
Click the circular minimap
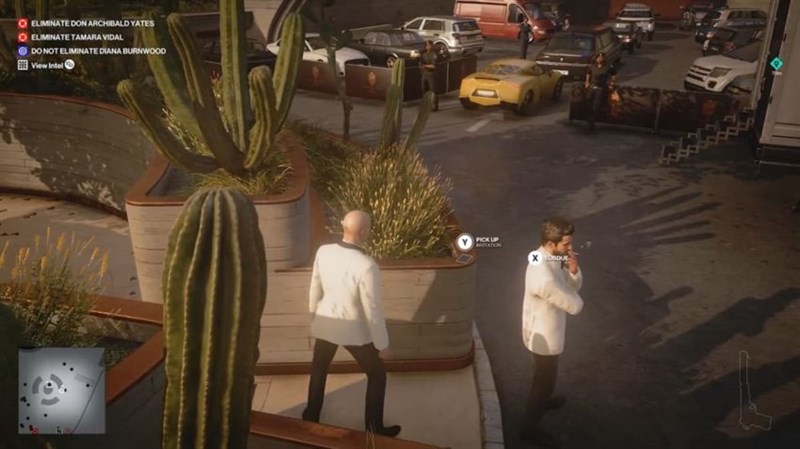tap(61, 390)
